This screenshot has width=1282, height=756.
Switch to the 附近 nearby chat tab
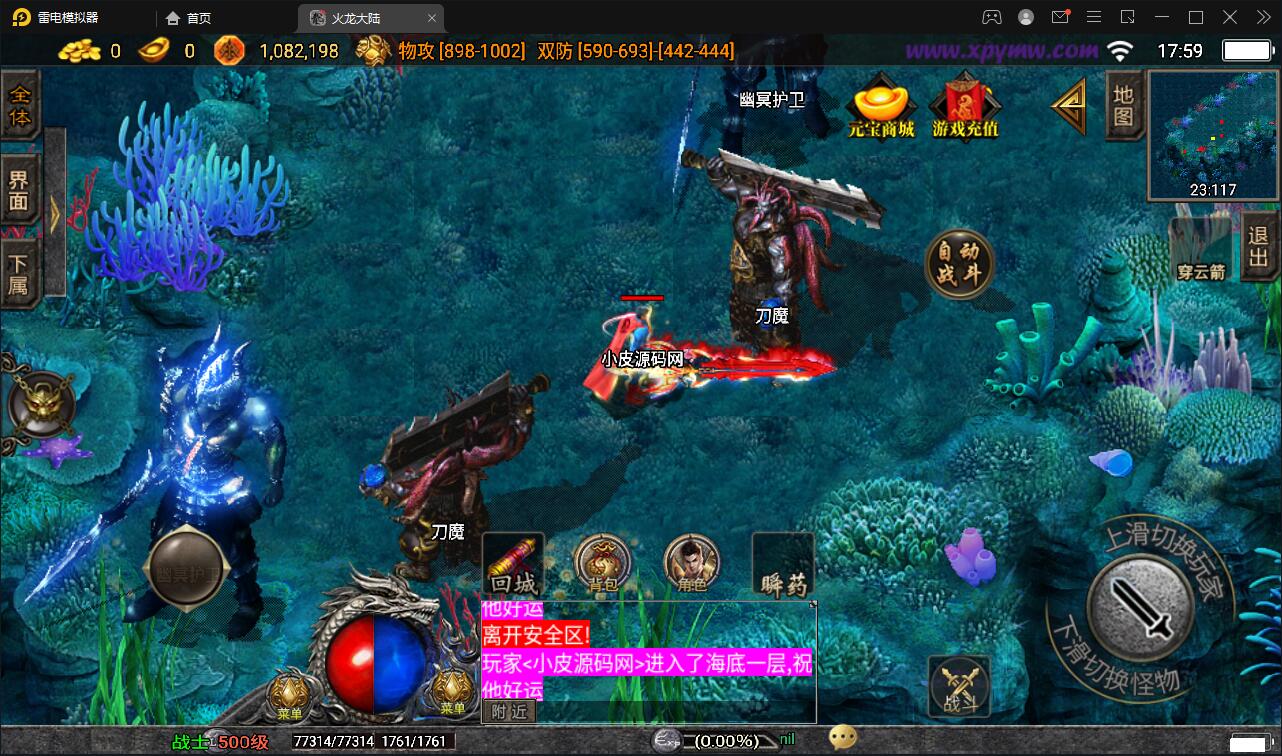(508, 711)
